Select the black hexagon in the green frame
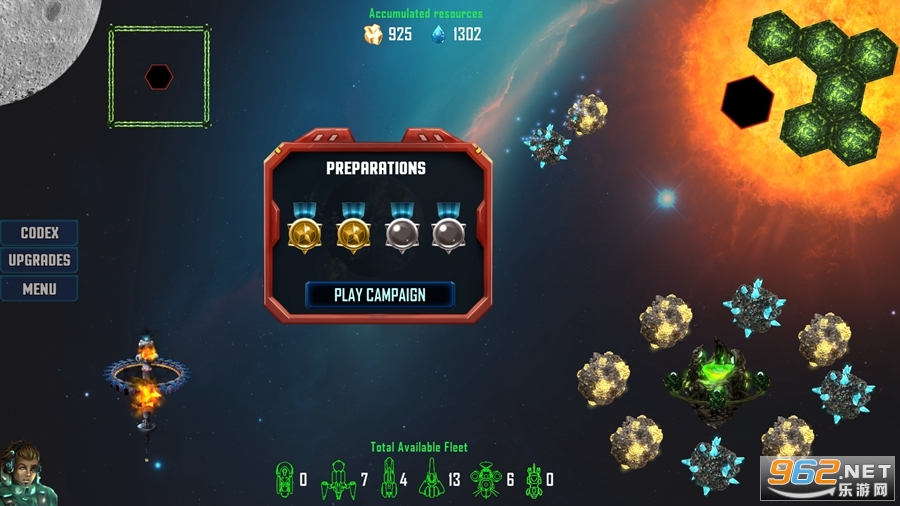Image resolution: width=900 pixels, height=506 pixels. [159, 76]
